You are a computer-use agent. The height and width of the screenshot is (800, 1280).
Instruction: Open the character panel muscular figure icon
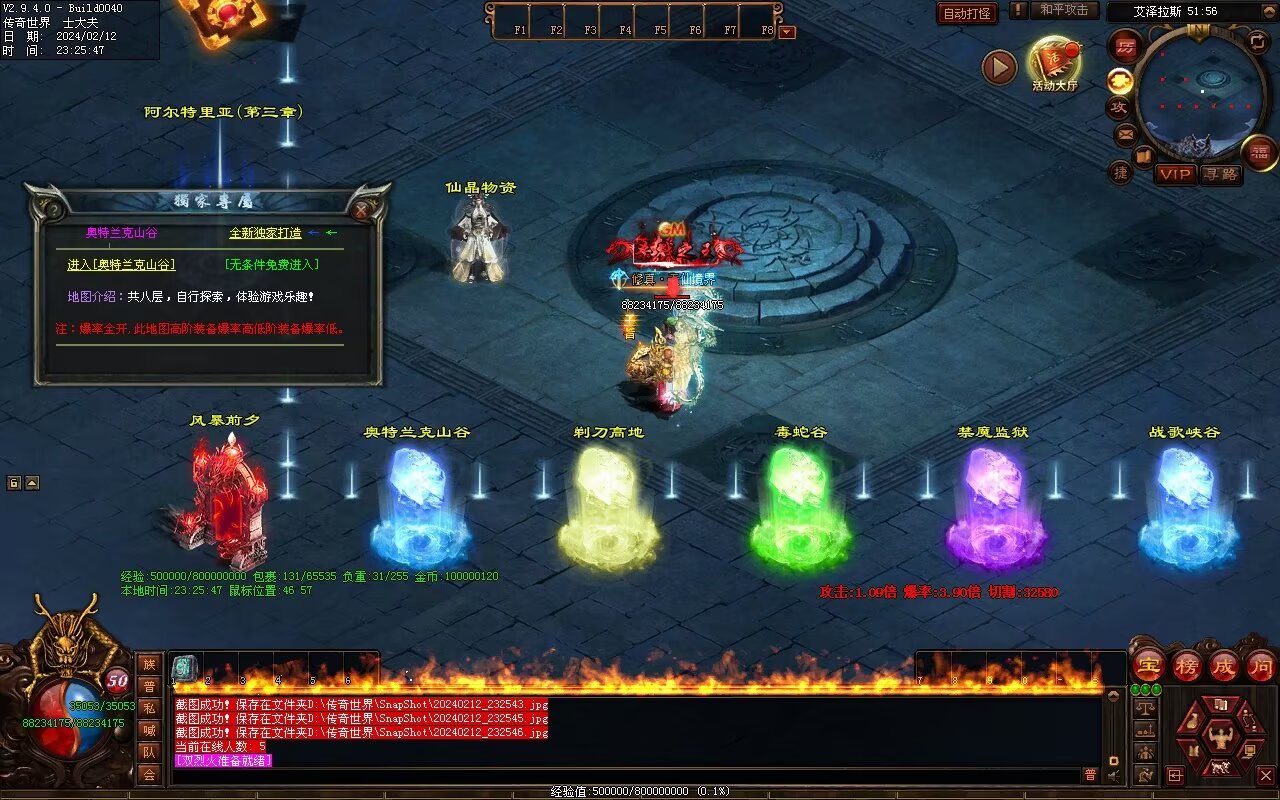pyautogui.click(x=1220, y=737)
